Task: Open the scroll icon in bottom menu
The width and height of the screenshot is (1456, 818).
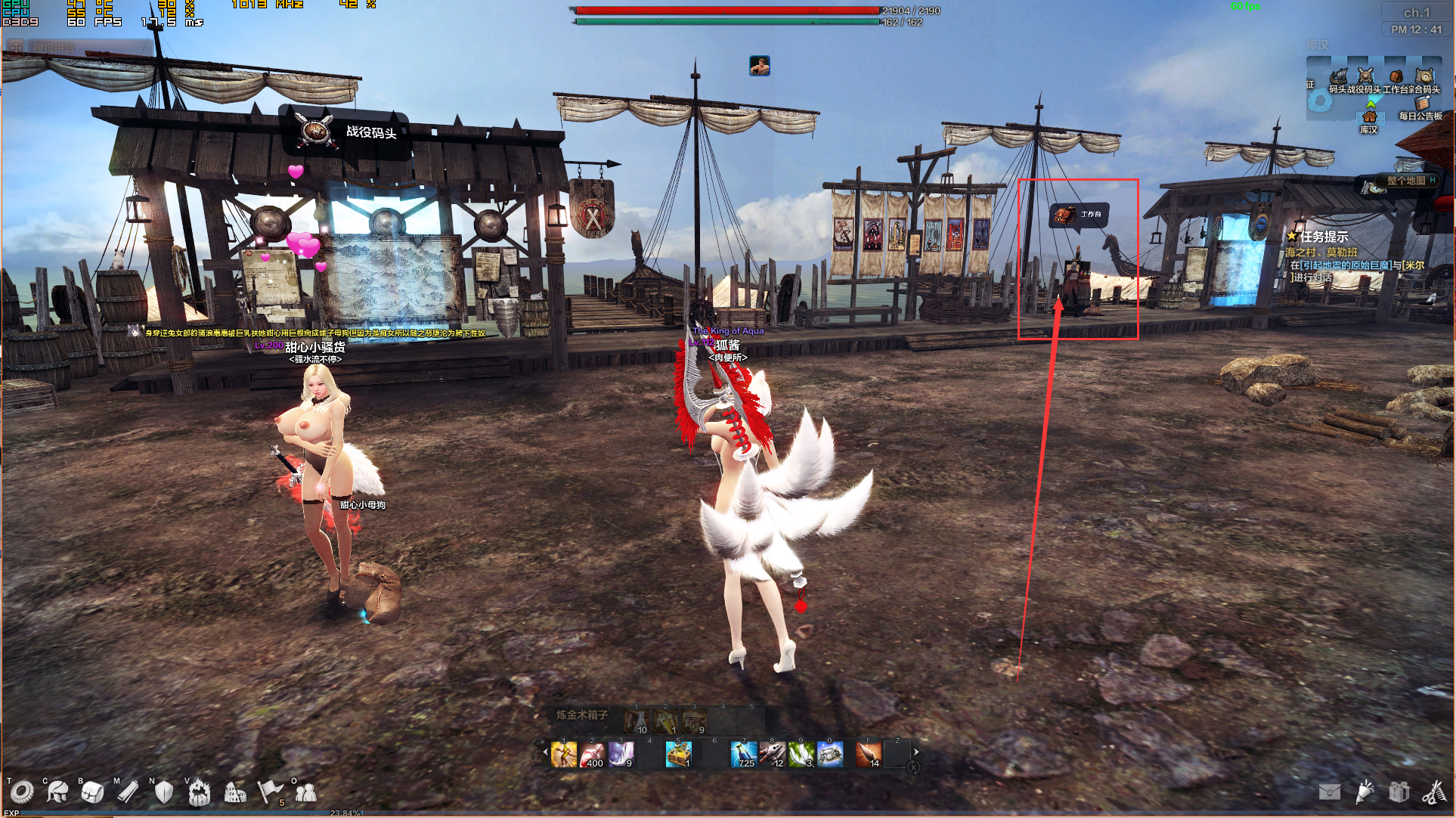Action: coord(128,792)
